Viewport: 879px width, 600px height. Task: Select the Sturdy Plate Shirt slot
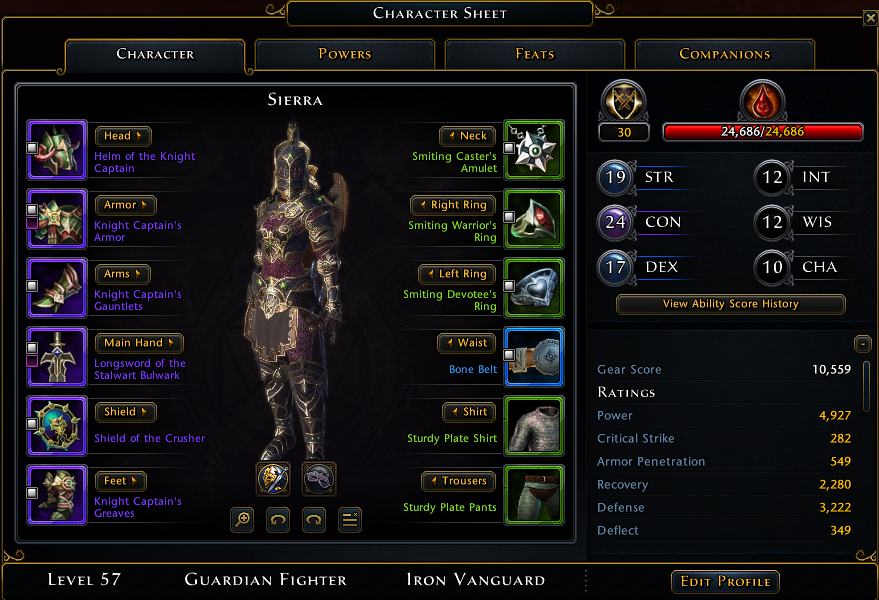[x=534, y=426]
